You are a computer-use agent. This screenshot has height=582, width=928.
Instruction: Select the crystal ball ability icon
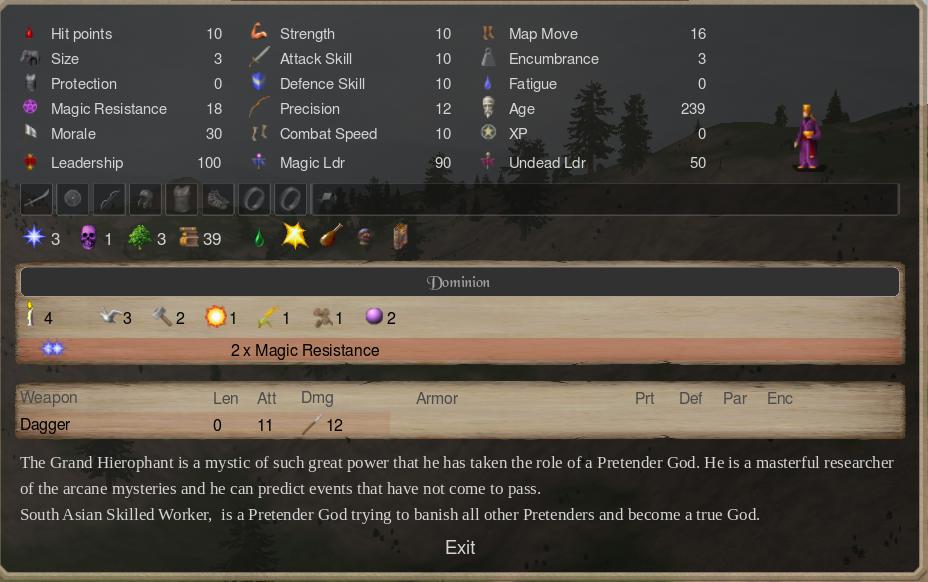pos(365,238)
